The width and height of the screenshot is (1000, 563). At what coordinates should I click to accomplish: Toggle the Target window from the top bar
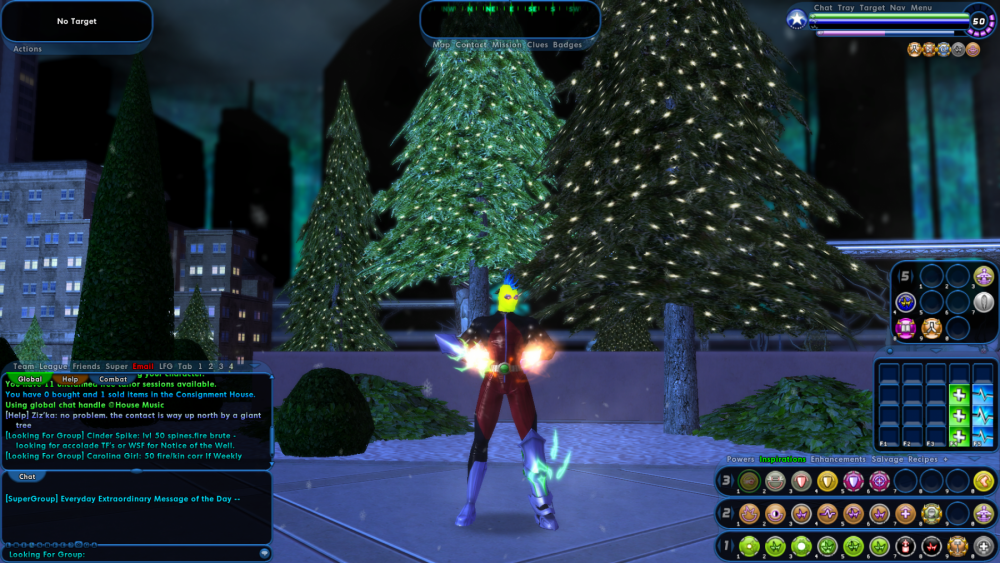pos(872,8)
